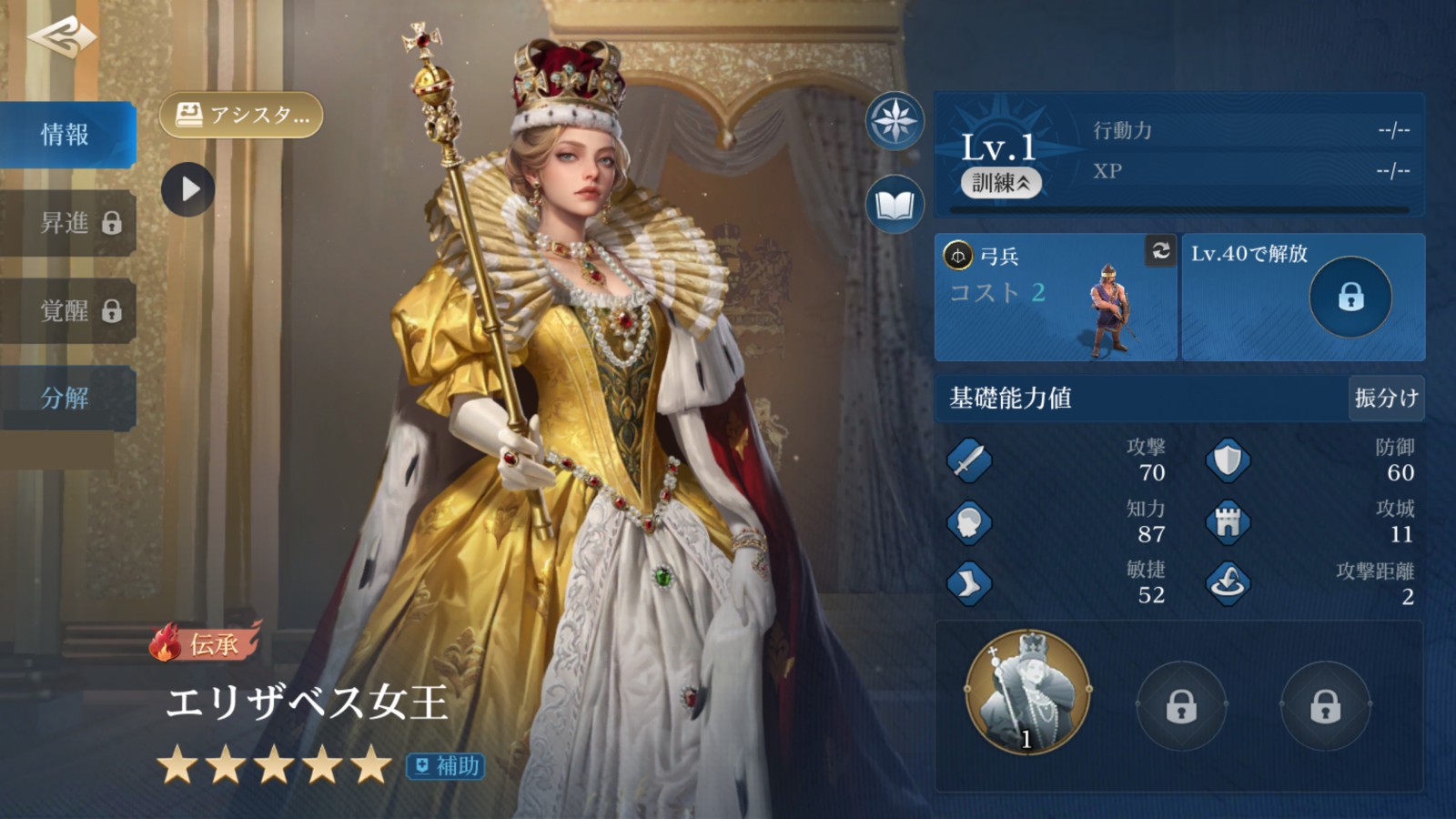View the 補助 support role tag
1456x819 pixels.
pos(446,766)
